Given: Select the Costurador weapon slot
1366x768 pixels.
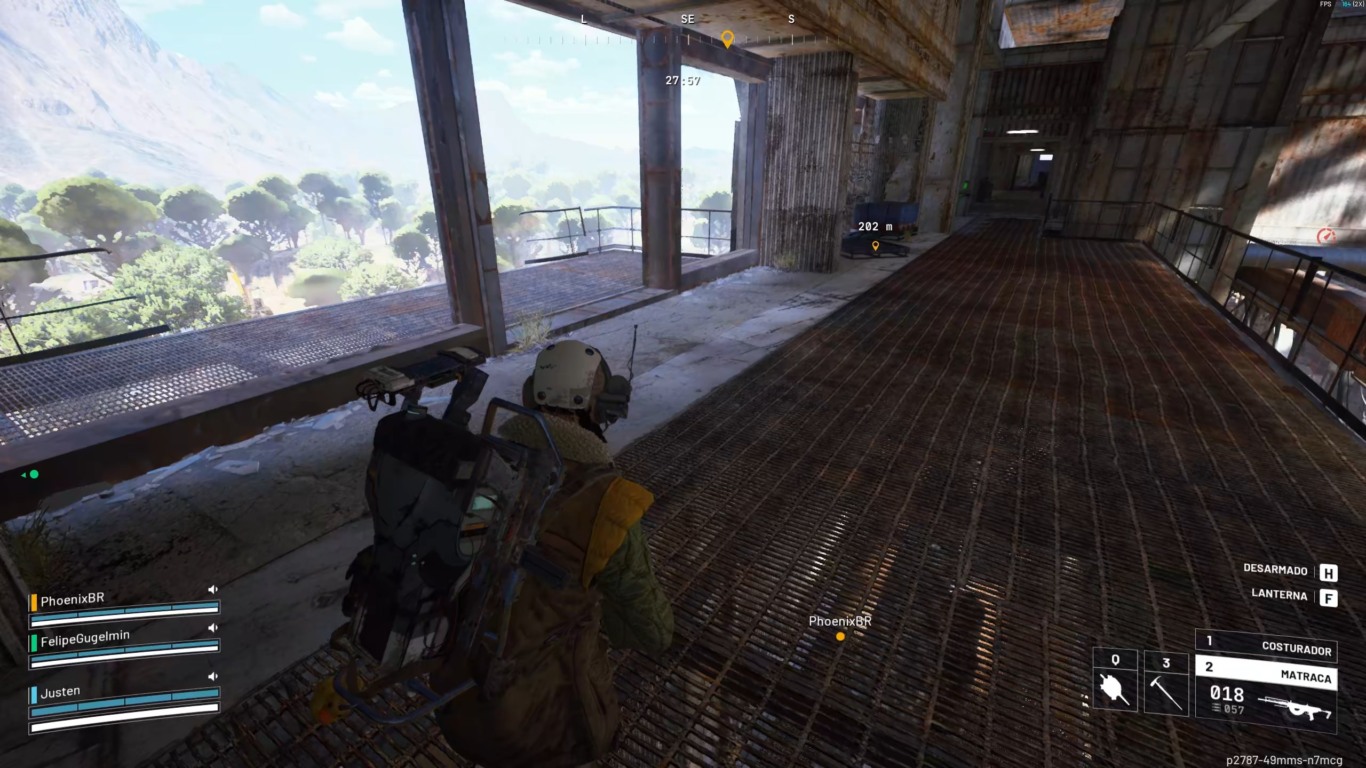Looking at the screenshot, I should (1266, 646).
